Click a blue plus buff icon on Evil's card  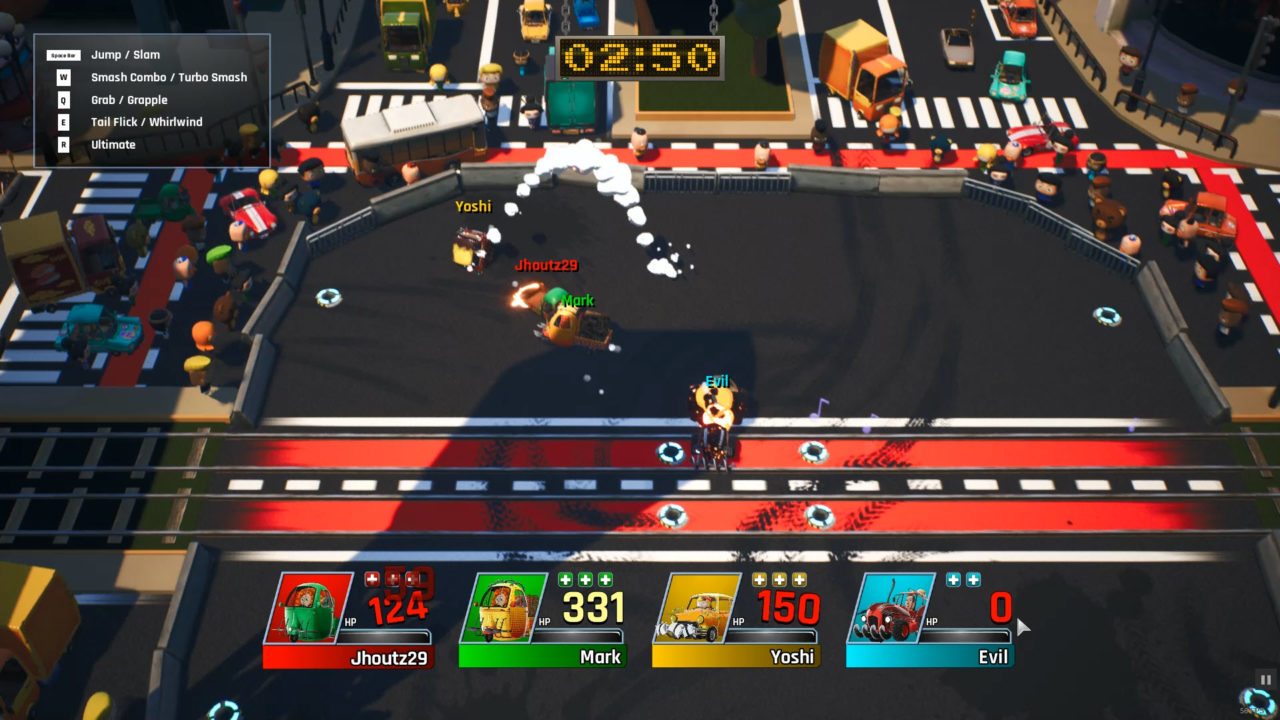951,581
